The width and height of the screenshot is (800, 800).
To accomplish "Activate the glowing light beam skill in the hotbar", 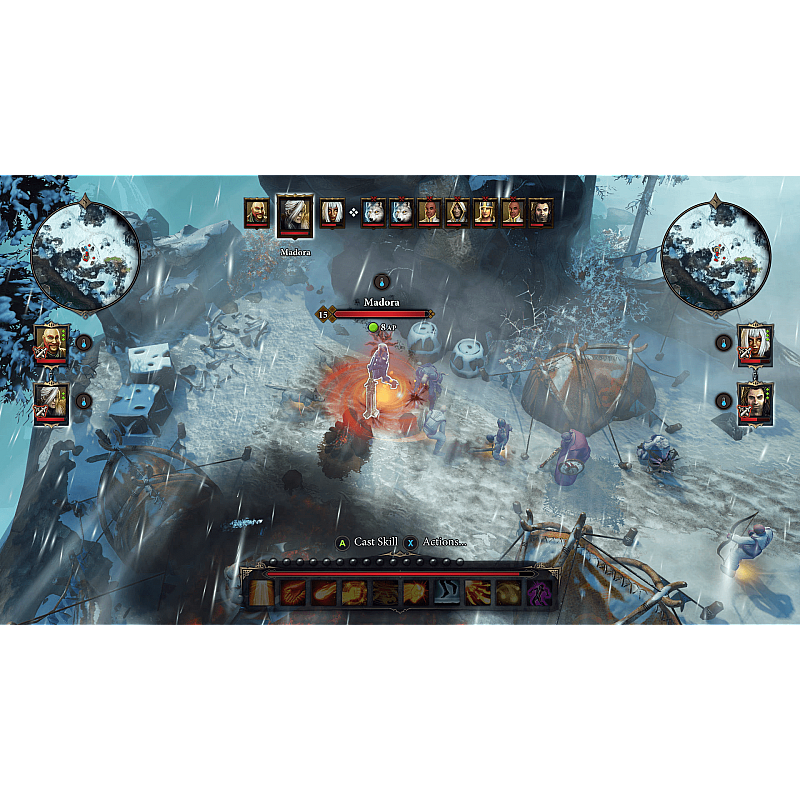I will tap(261, 592).
